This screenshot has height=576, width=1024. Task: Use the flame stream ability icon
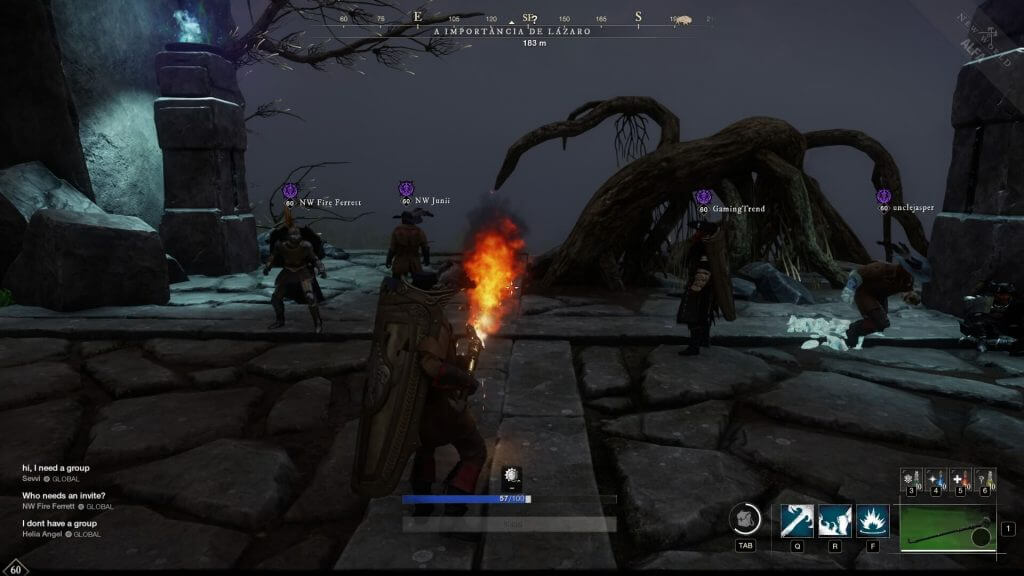pyautogui.click(x=835, y=521)
